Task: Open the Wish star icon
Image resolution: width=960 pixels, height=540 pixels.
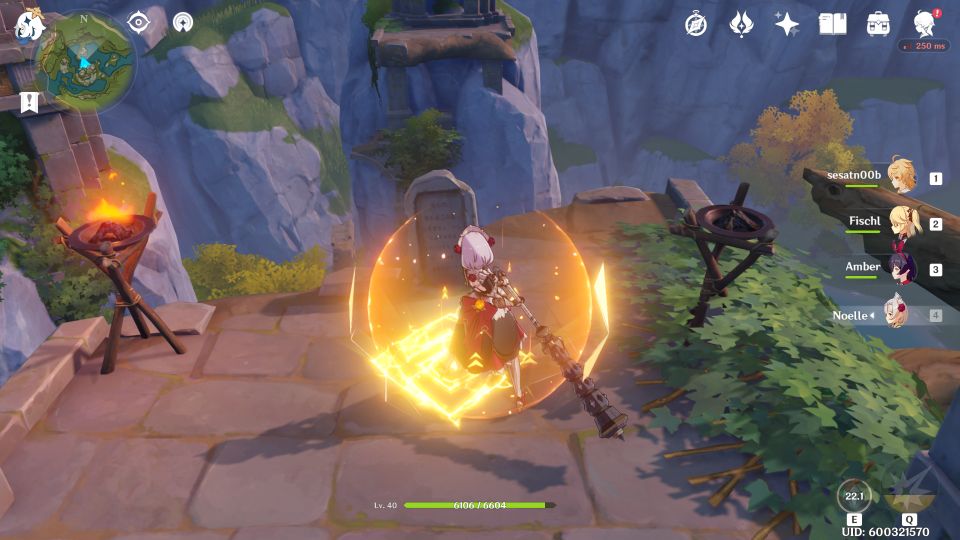Action: click(787, 24)
